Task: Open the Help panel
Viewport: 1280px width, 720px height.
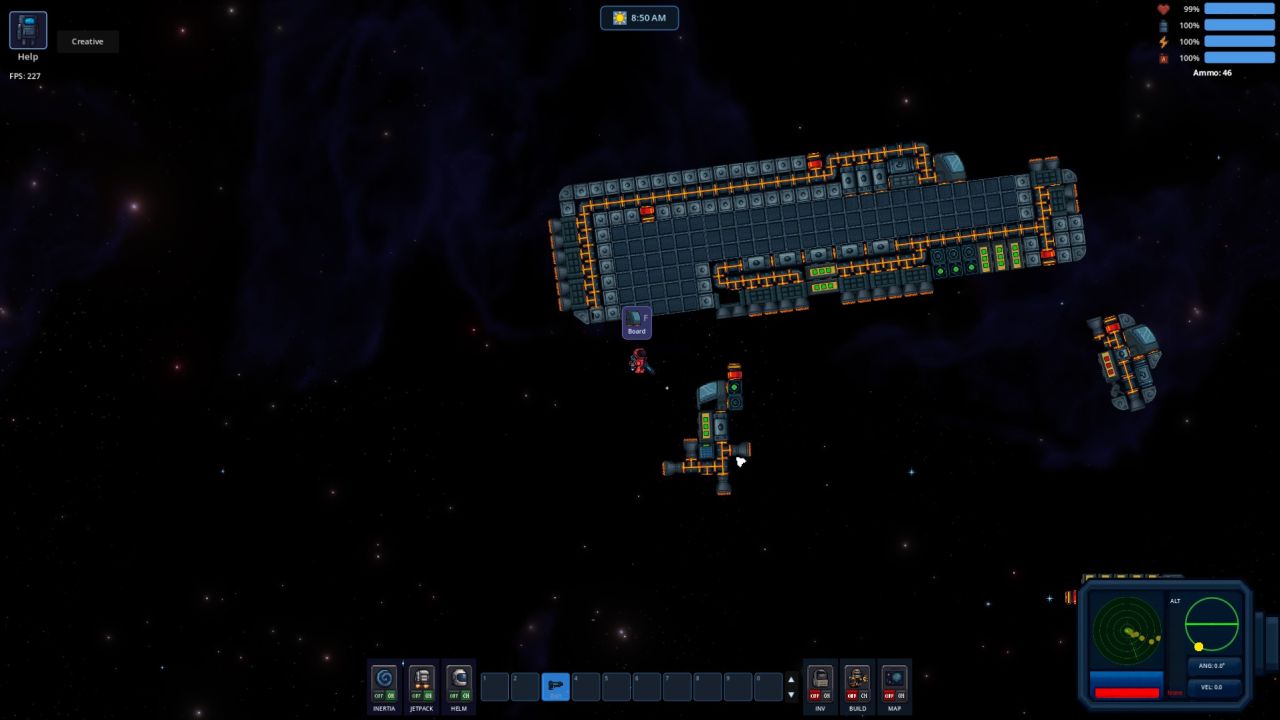Action: [27, 31]
